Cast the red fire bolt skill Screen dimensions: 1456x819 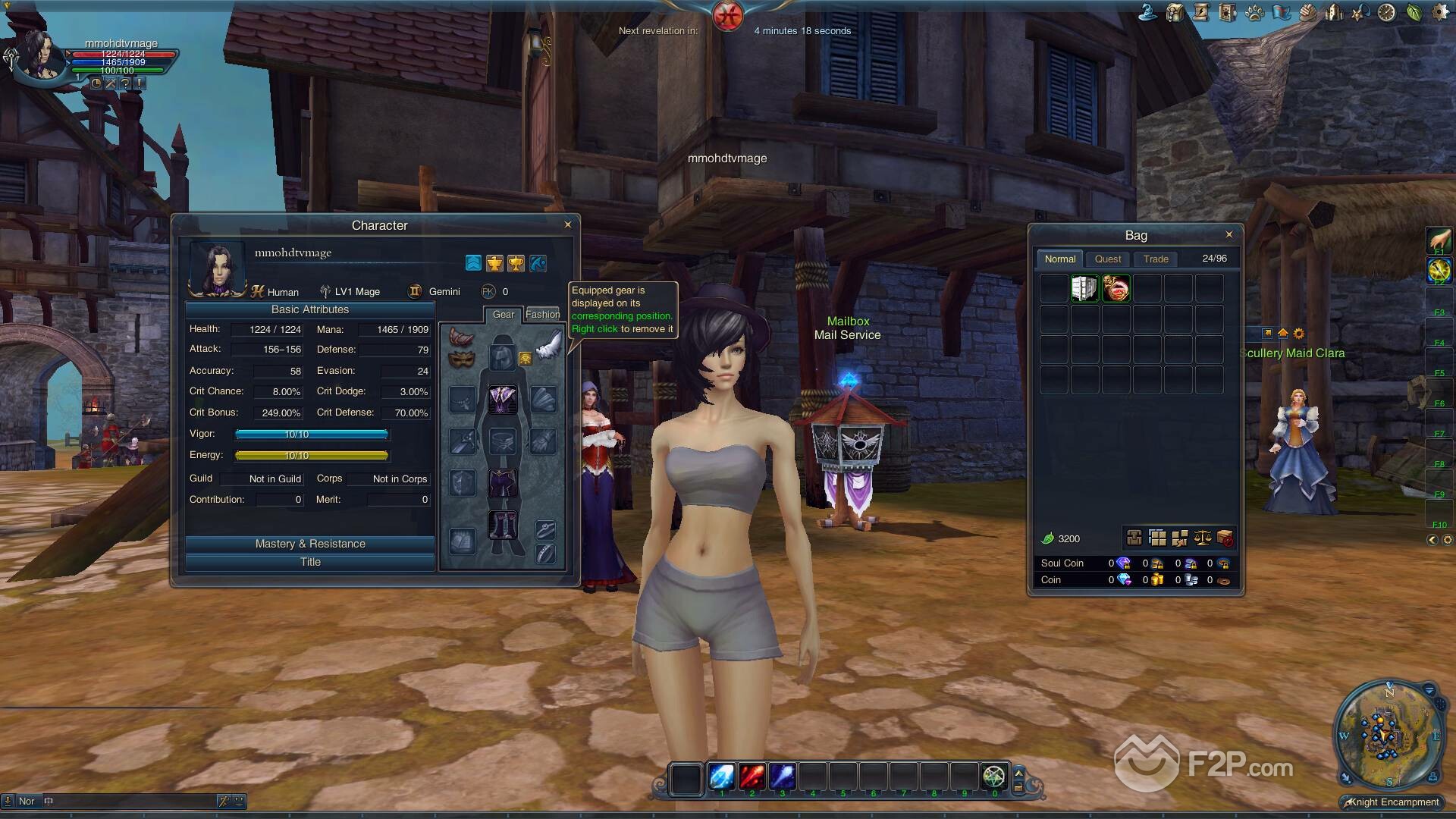[752, 777]
